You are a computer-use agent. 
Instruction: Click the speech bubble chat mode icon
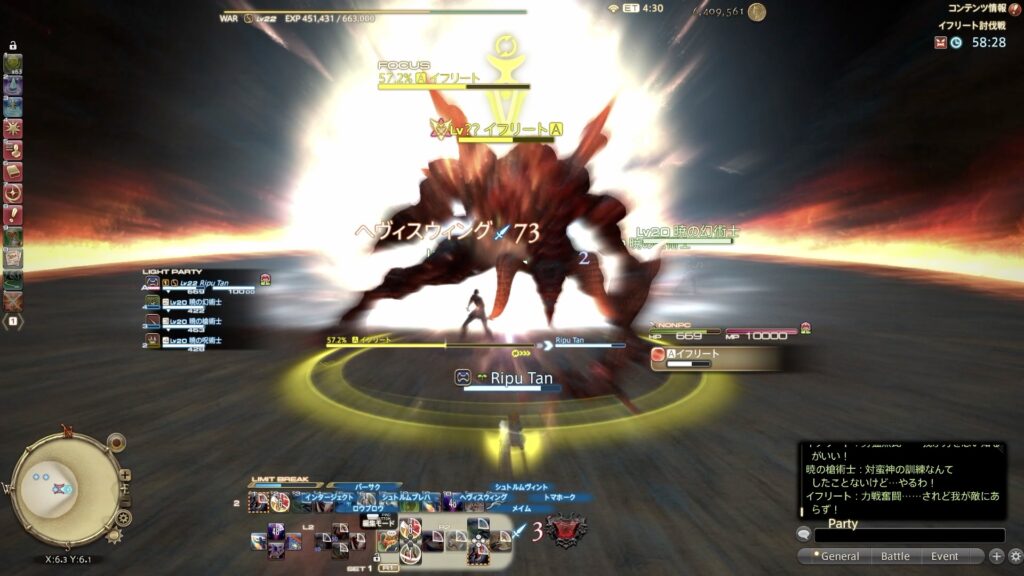pos(804,535)
